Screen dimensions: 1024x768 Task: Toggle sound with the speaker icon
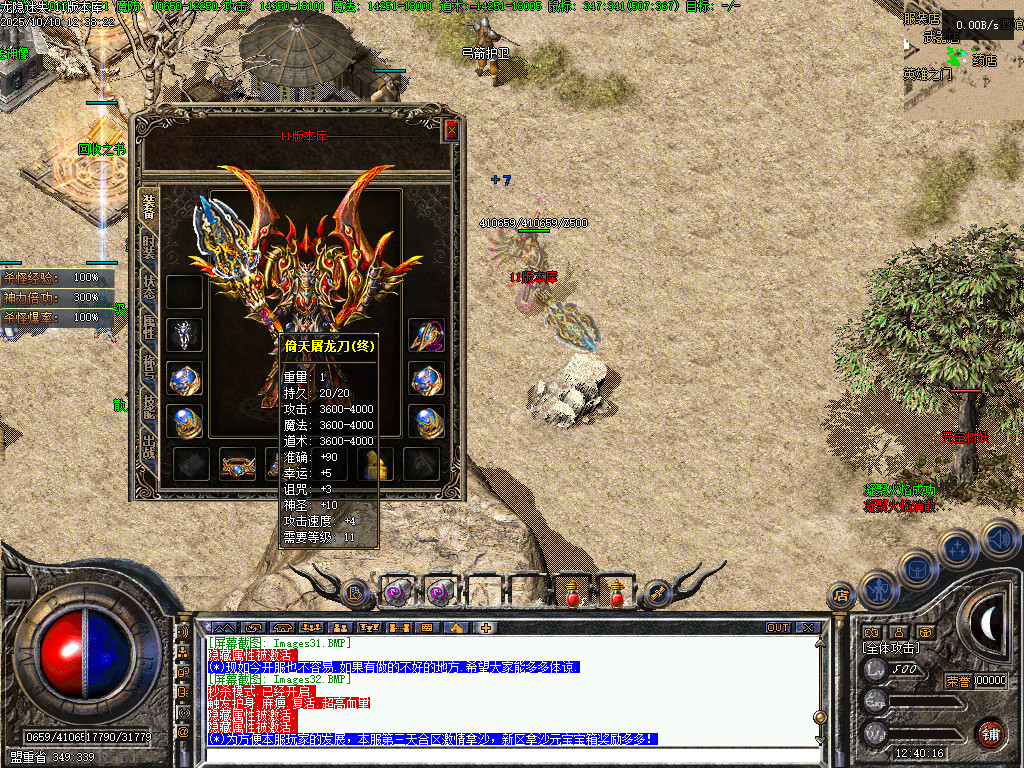[1000, 538]
